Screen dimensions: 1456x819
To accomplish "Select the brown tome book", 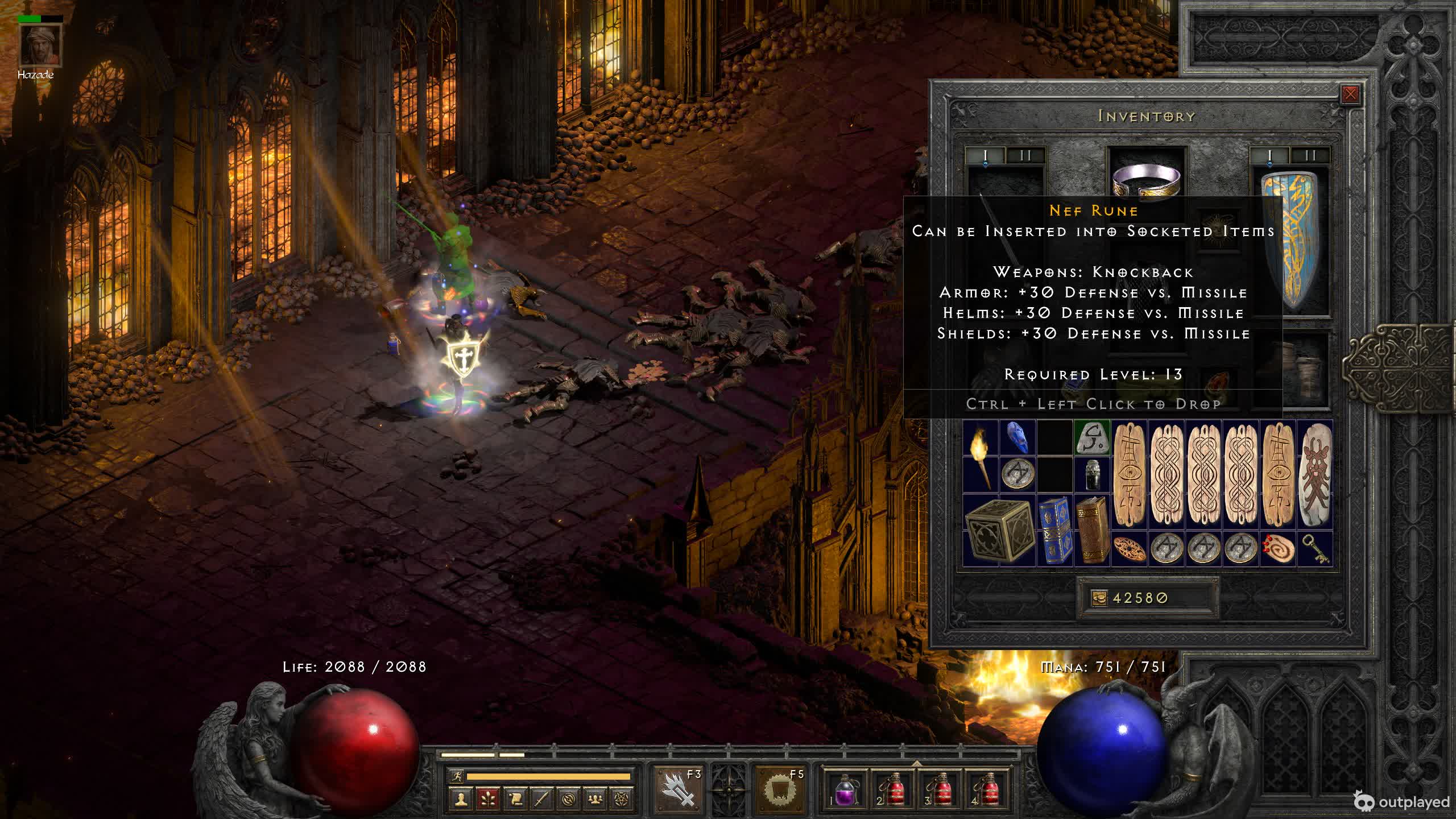I will [1092, 531].
